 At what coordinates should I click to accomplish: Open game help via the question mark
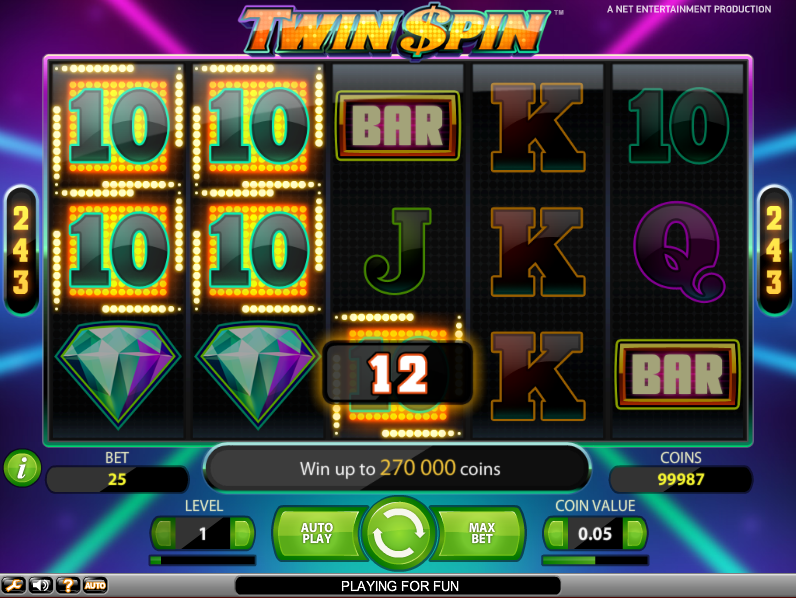coord(68,585)
